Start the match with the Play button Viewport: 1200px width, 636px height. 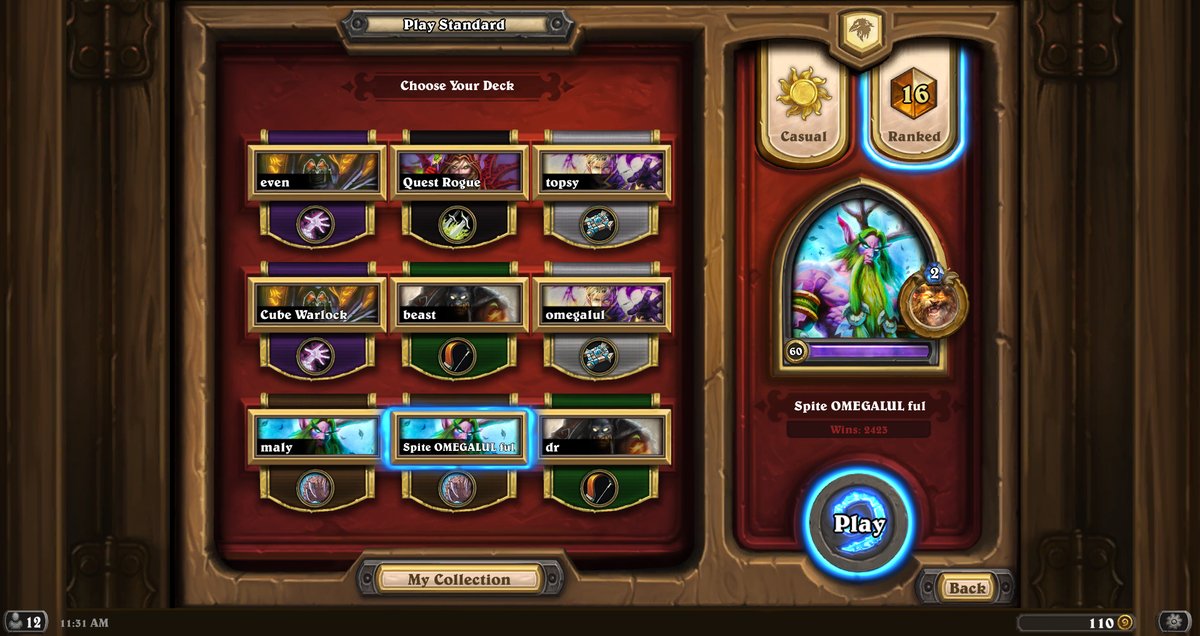click(859, 524)
